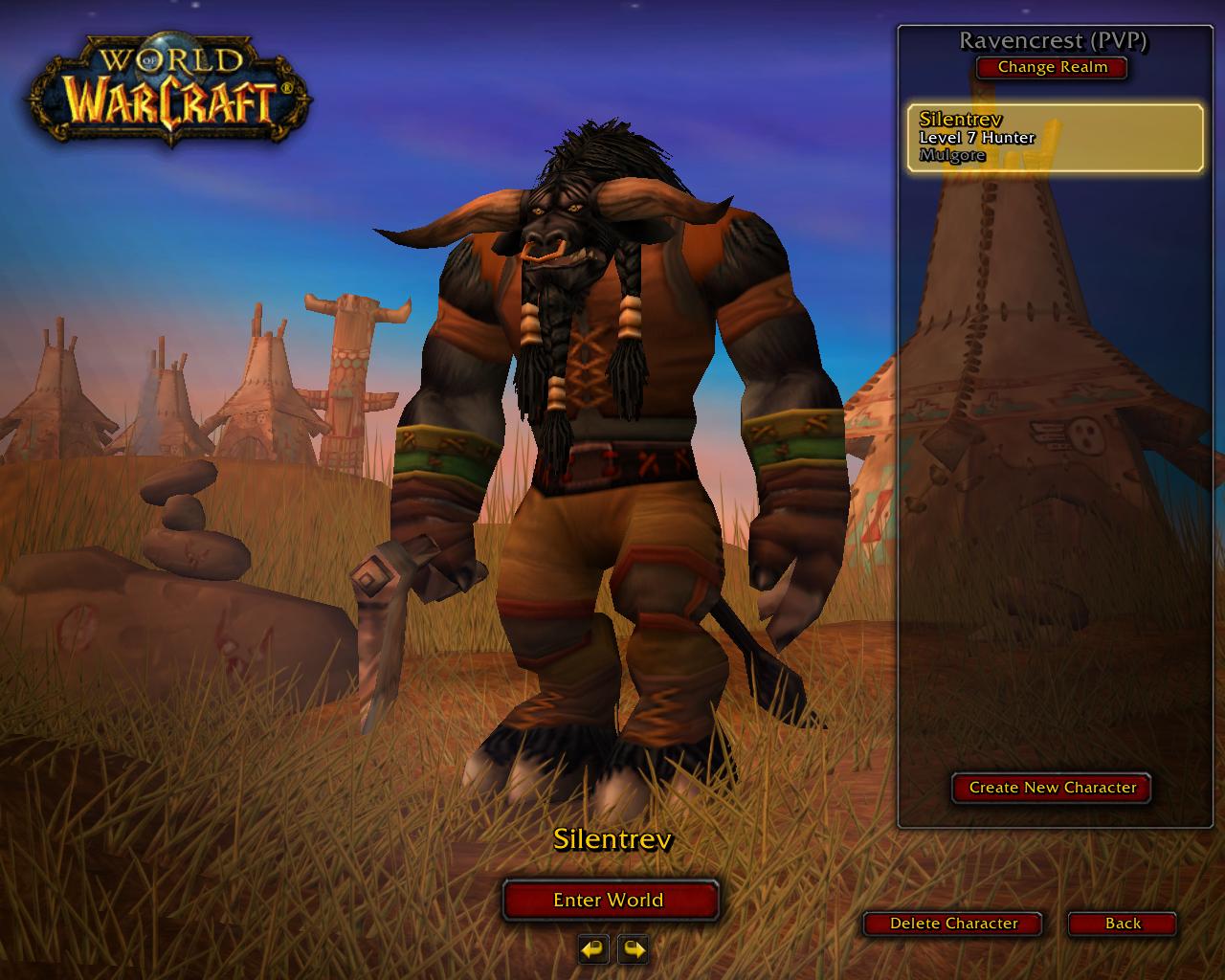Rotate character with the left arrow button

coord(593,949)
